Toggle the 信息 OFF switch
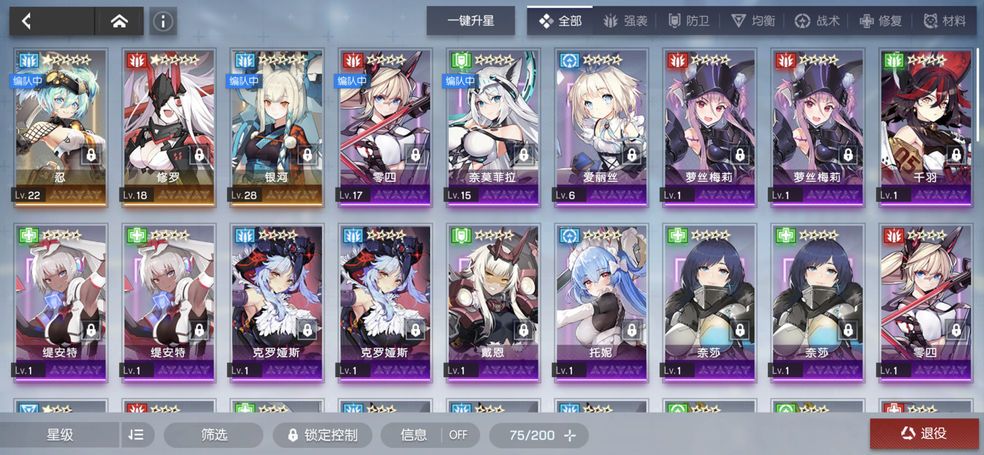 click(x=434, y=435)
